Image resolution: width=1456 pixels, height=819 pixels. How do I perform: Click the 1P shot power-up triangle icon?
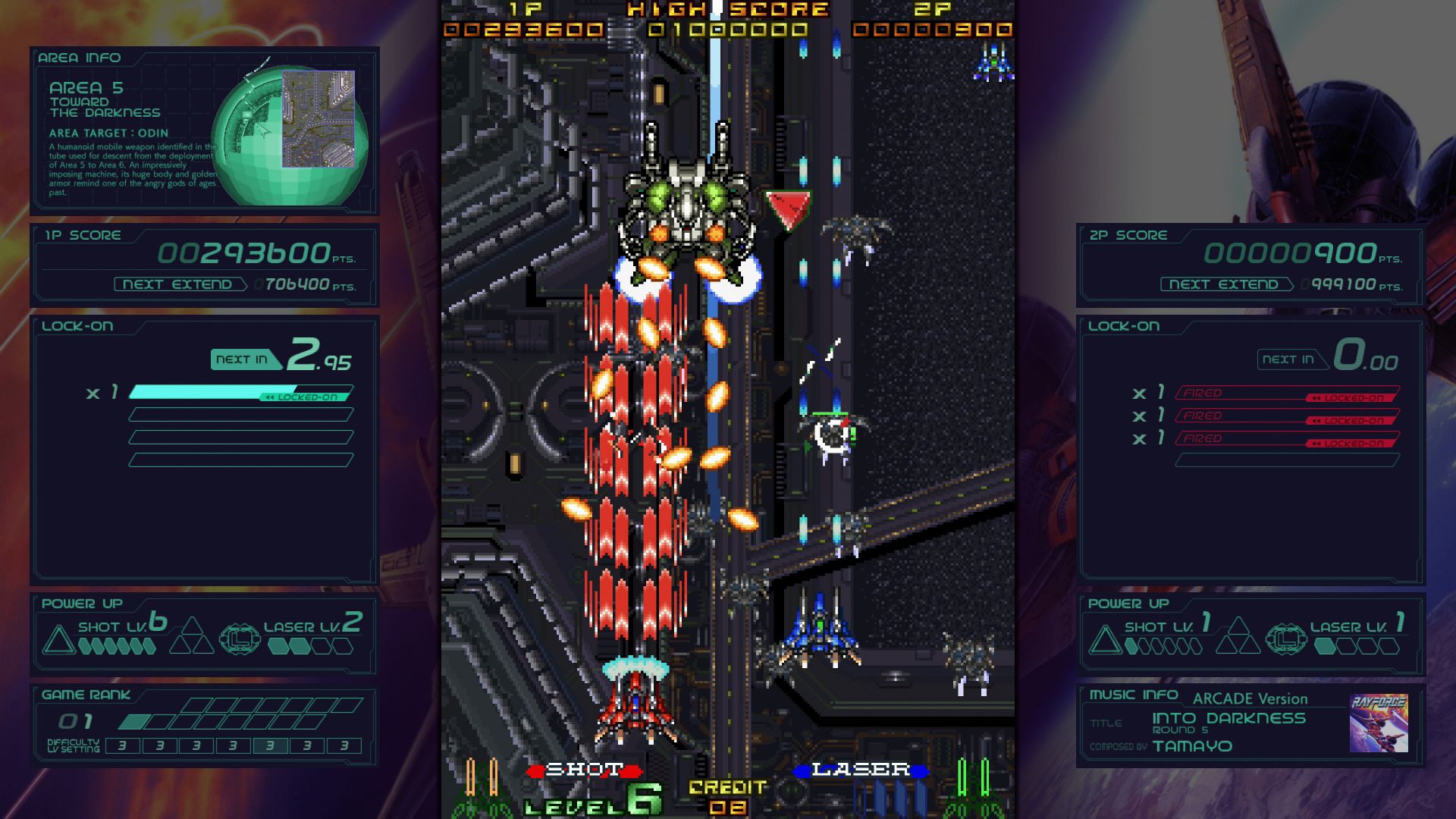click(x=58, y=640)
